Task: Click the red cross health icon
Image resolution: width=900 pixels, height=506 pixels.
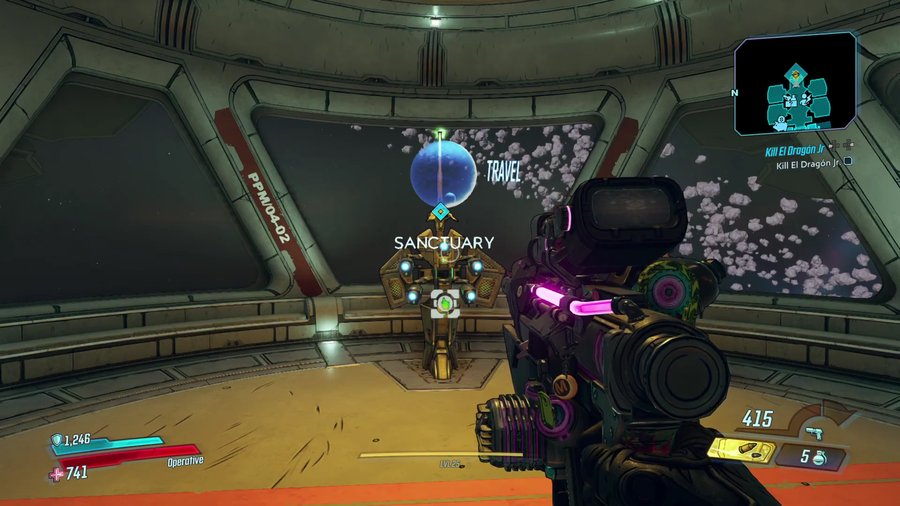Action: pyautogui.click(x=56, y=473)
